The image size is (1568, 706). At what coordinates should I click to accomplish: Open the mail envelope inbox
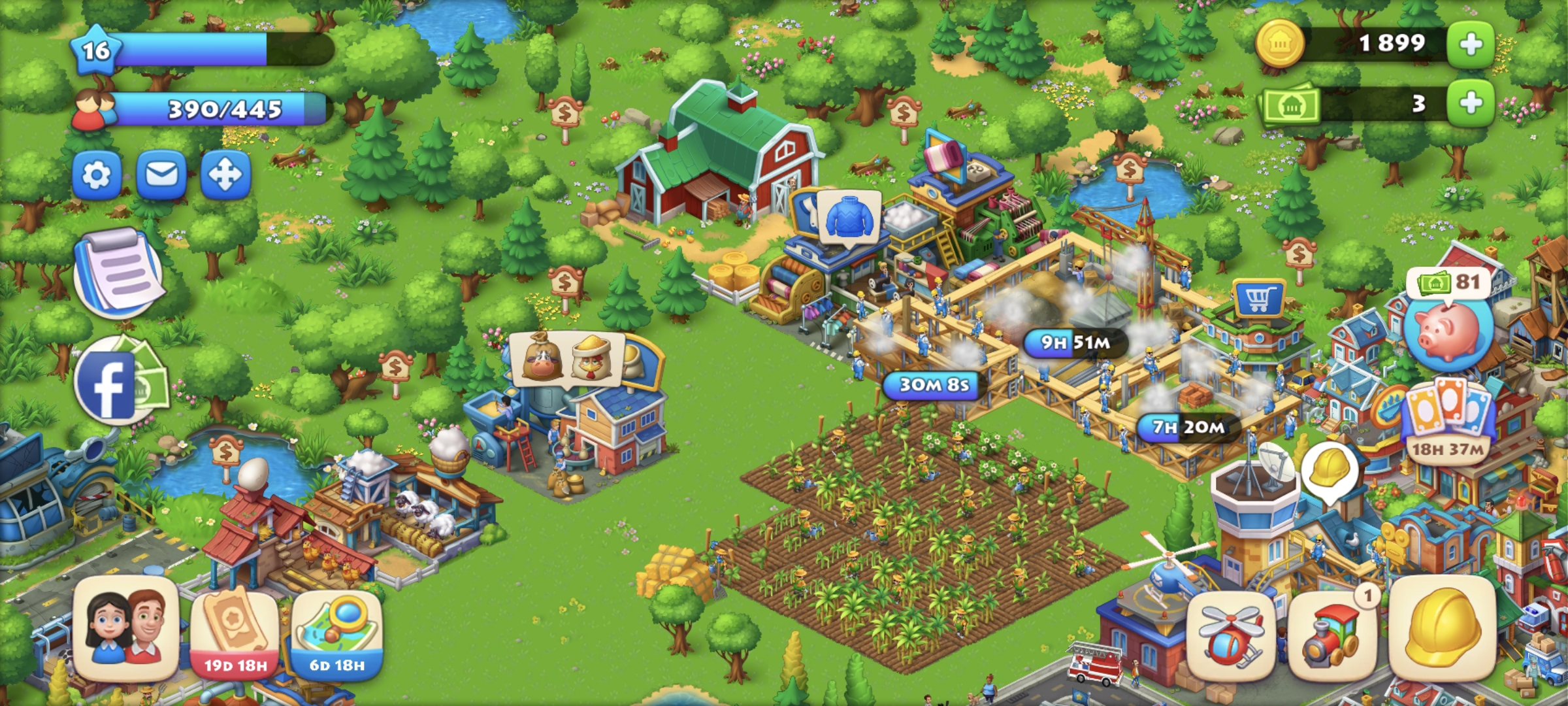click(161, 175)
